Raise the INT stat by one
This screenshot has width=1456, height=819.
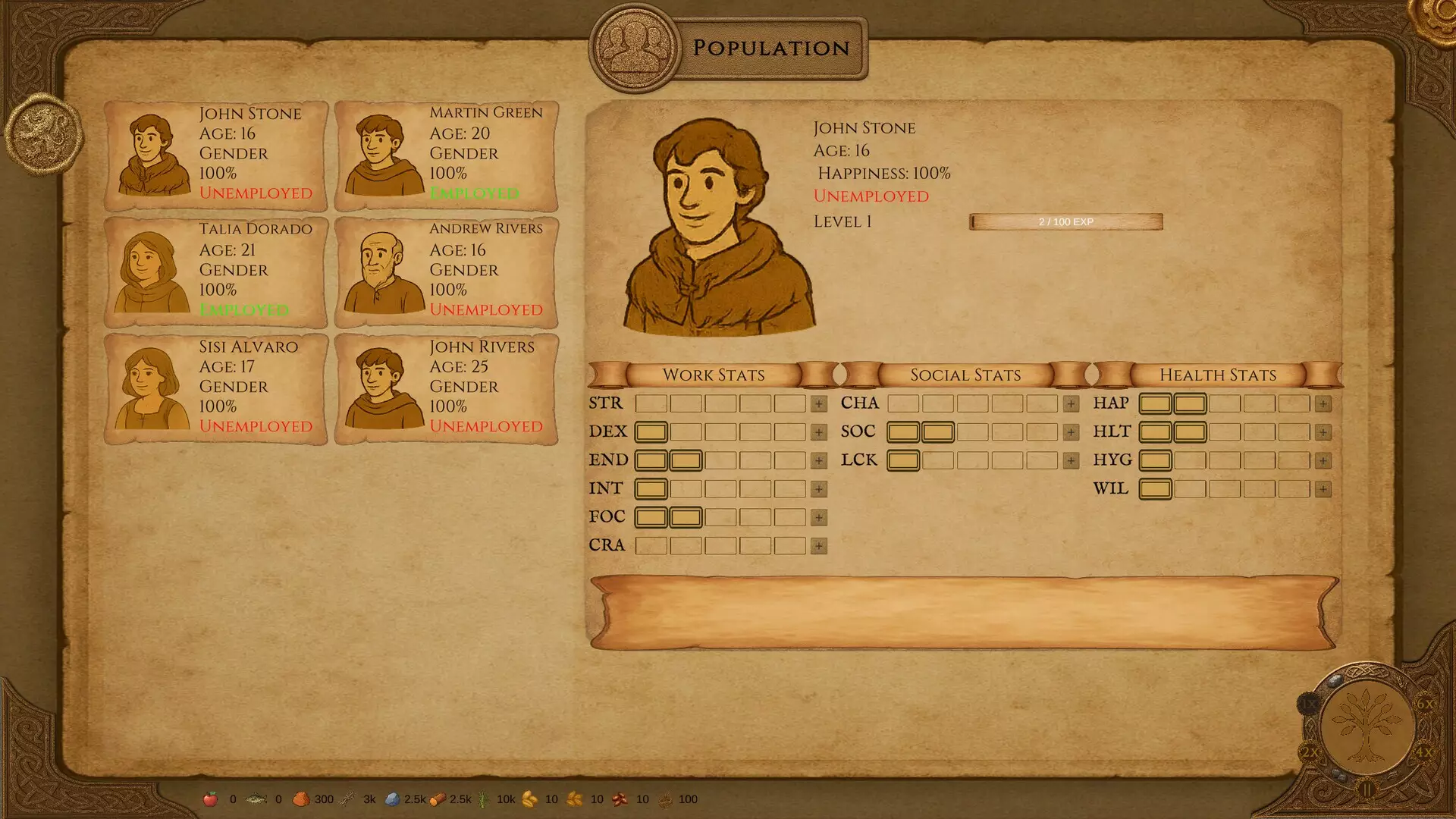[818, 489]
